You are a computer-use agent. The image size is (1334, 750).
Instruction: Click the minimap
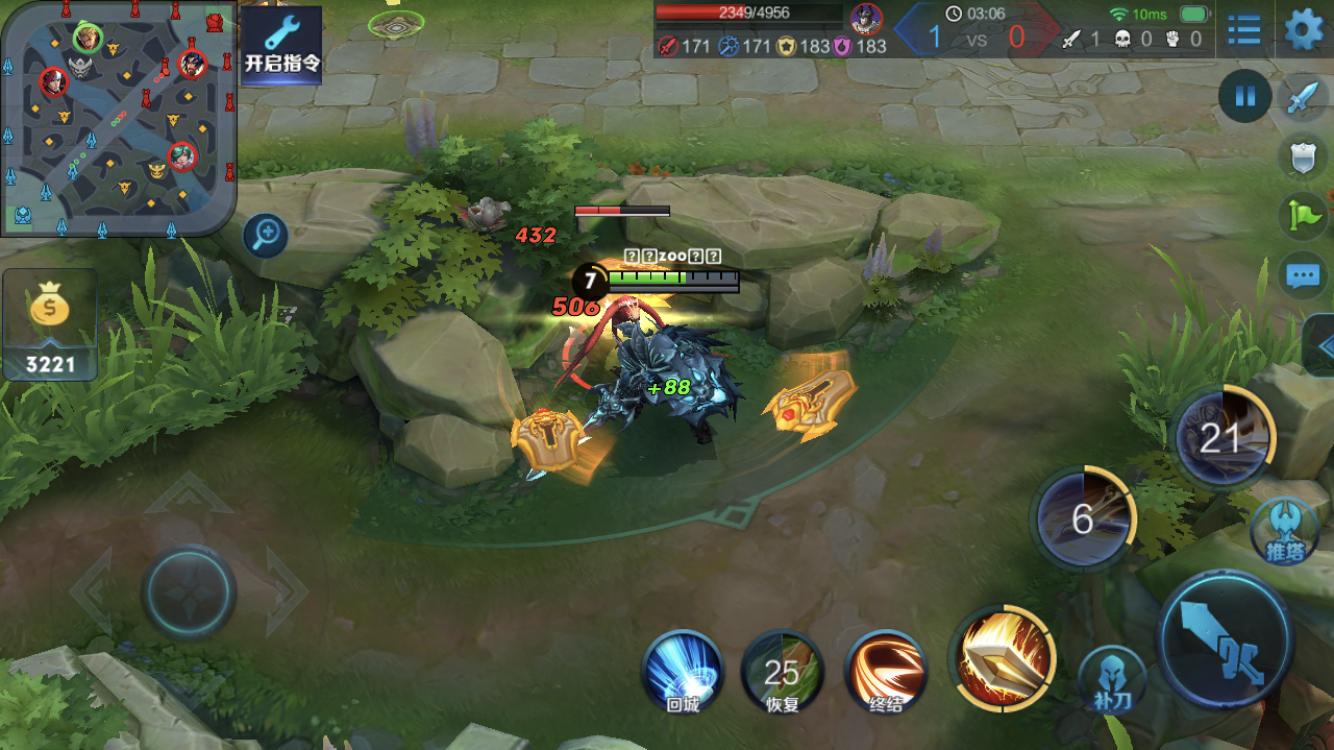coord(118,118)
